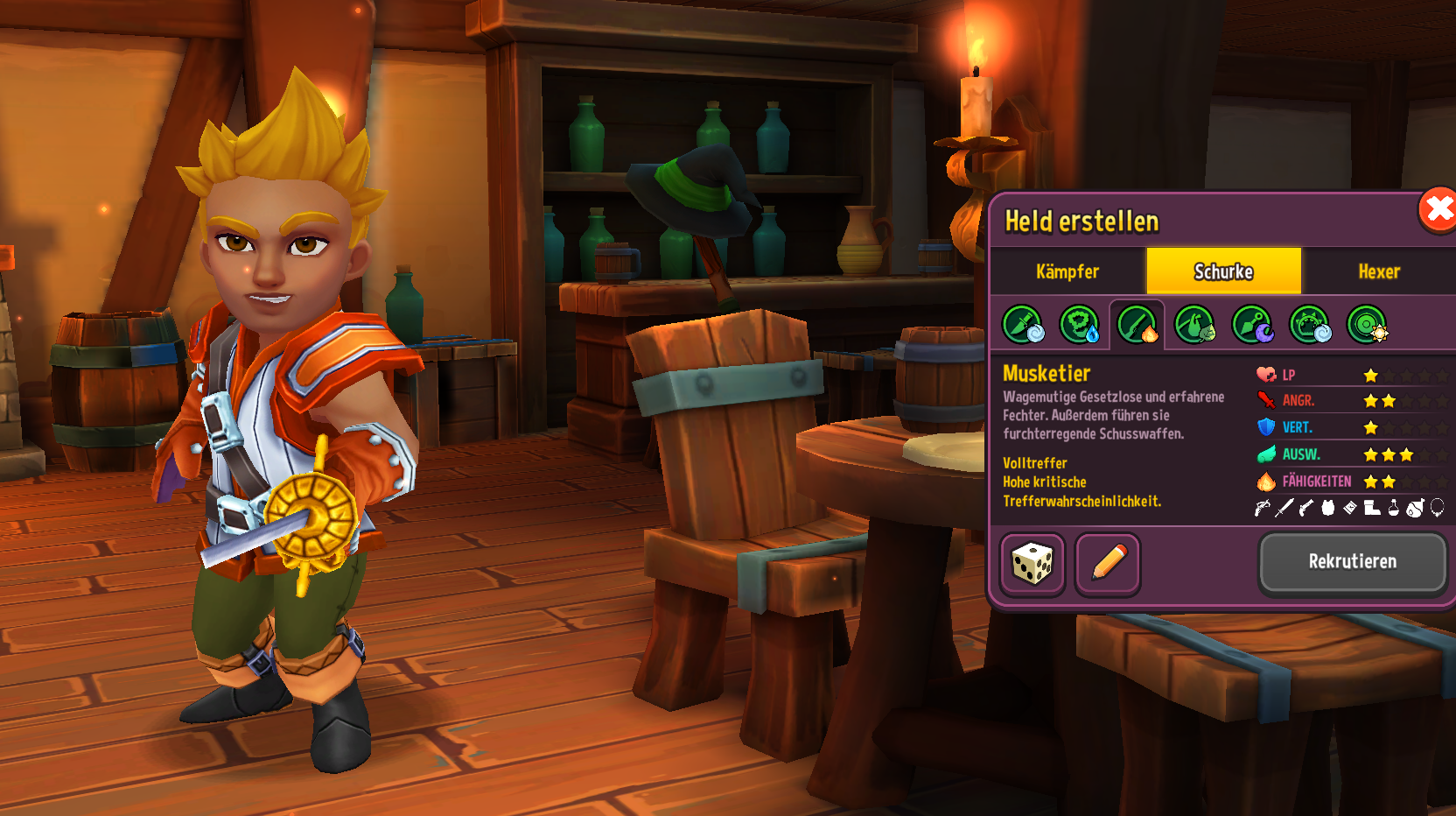
Task: Recruit the hero with Rekrutieren
Action: [x=1352, y=561]
